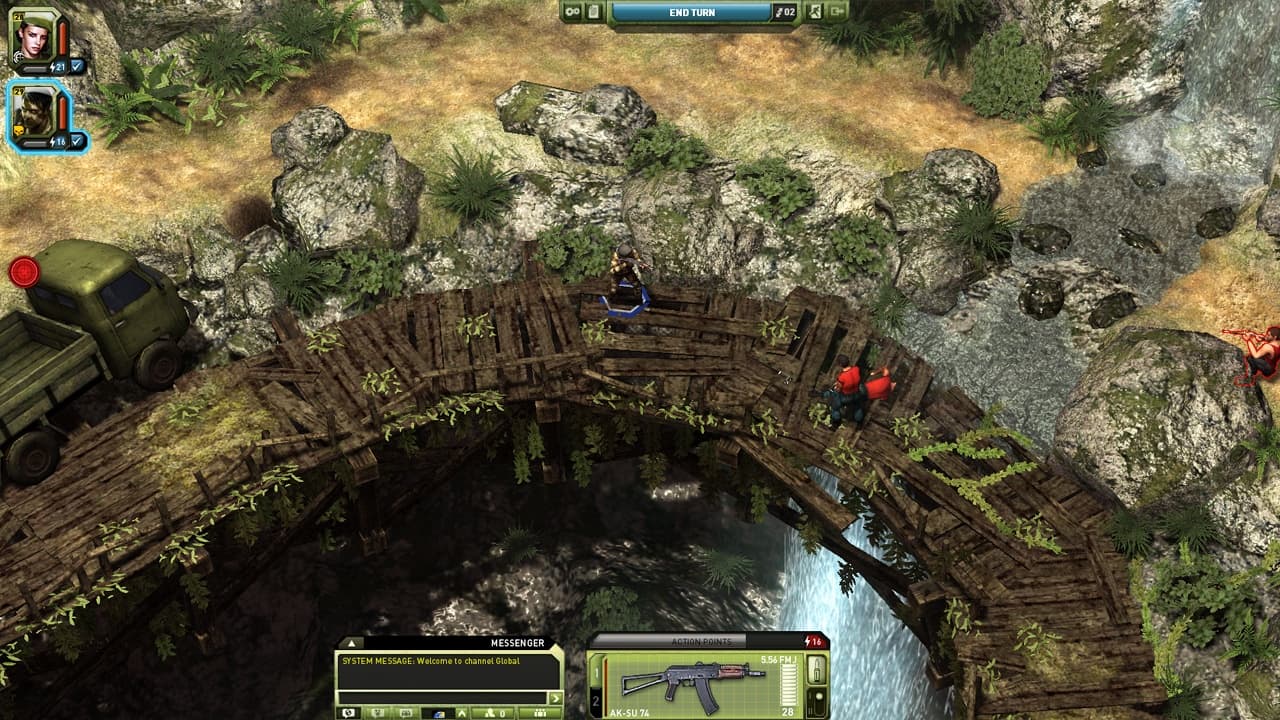Screen dimensions: 1280x720
Task: Select the AK-SU 74 weapon panel
Action: pos(700,684)
